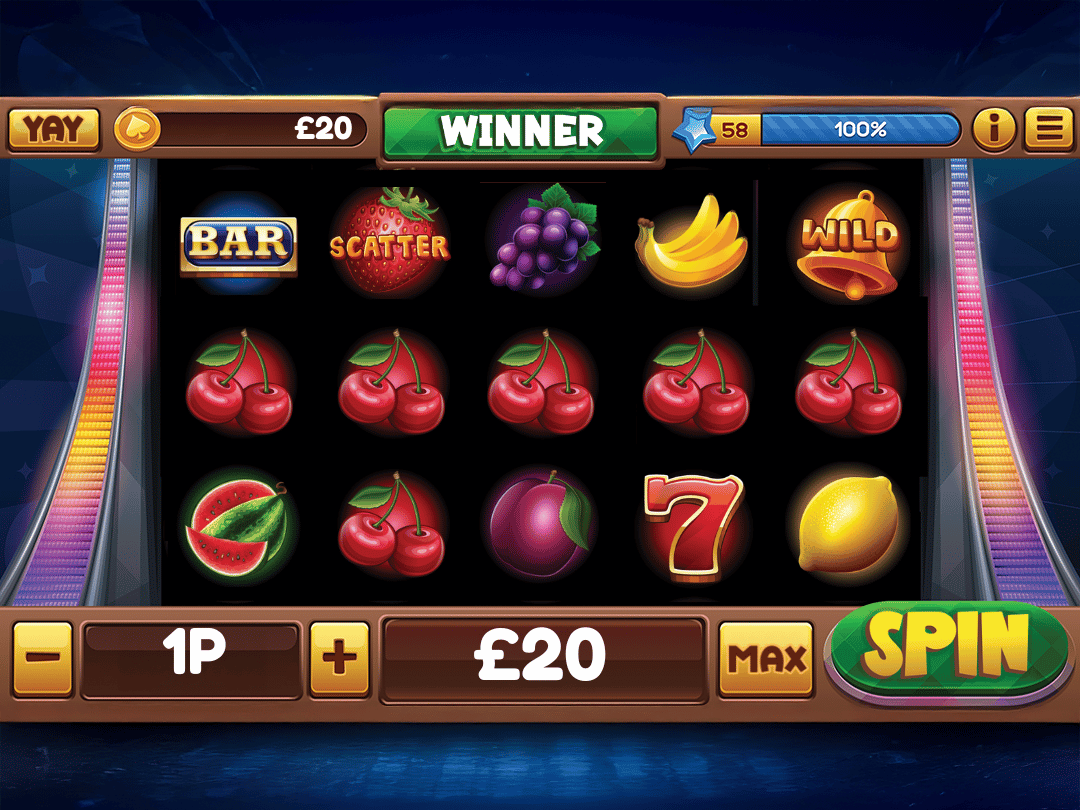Click the YAY button
The width and height of the screenshot is (1080, 810).
tap(54, 129)
